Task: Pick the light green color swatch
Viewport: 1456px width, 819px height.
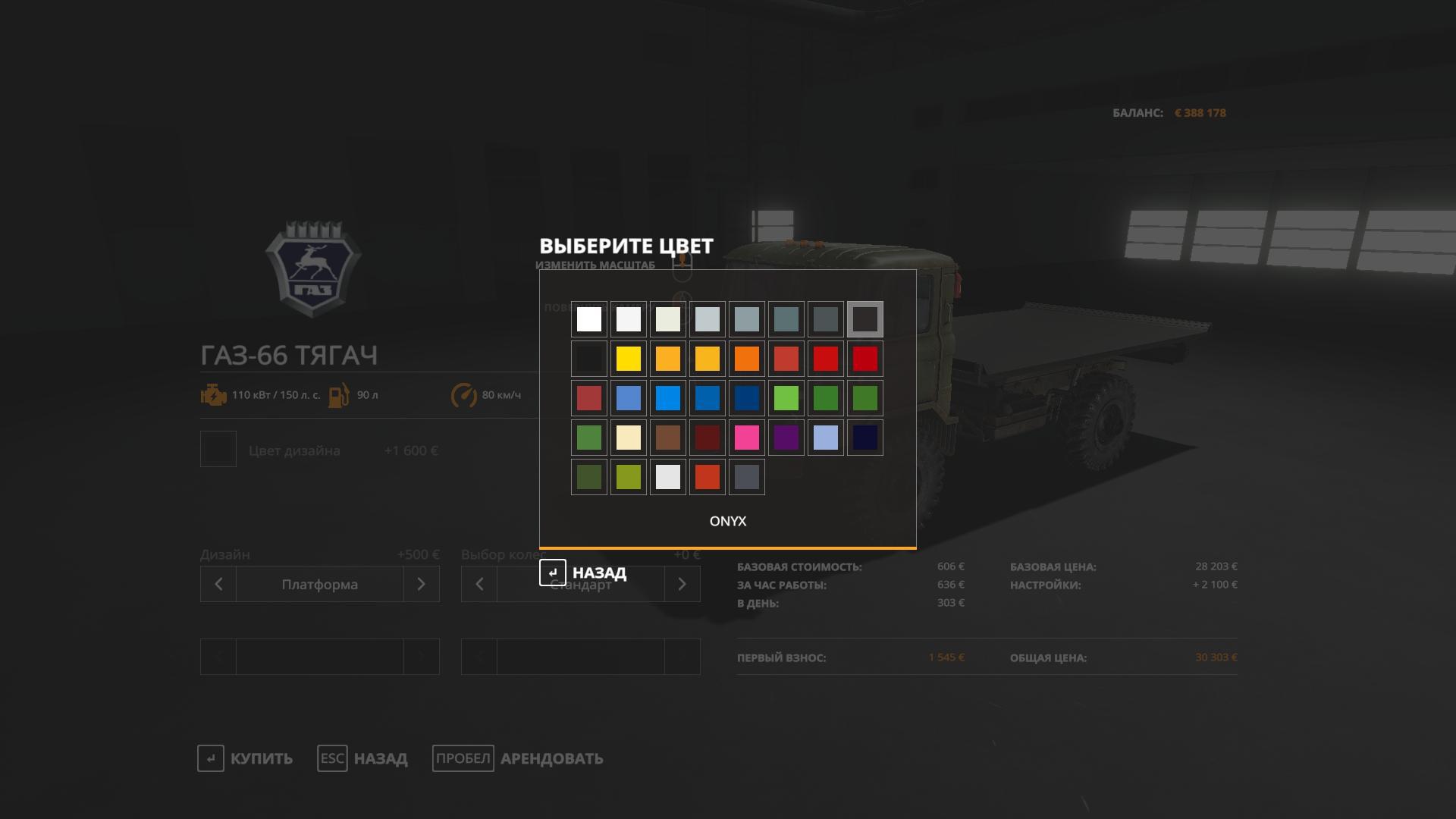Action: click(x=786, y=398)
